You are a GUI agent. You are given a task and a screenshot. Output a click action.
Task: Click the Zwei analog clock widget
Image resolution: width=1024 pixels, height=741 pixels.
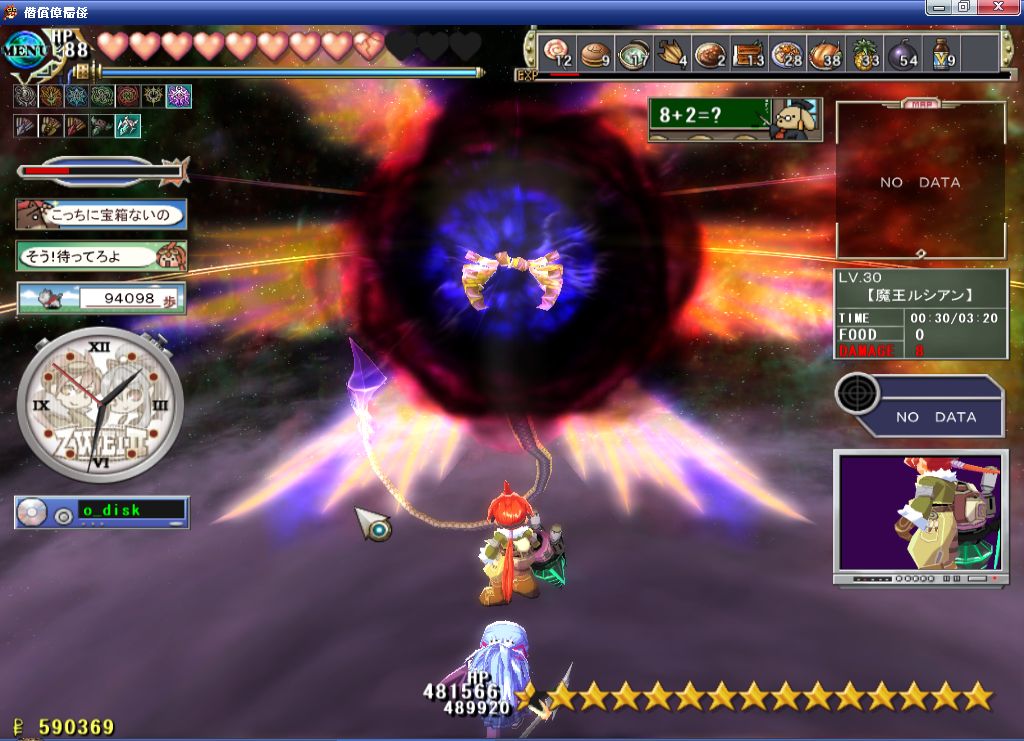coord(100,405)
